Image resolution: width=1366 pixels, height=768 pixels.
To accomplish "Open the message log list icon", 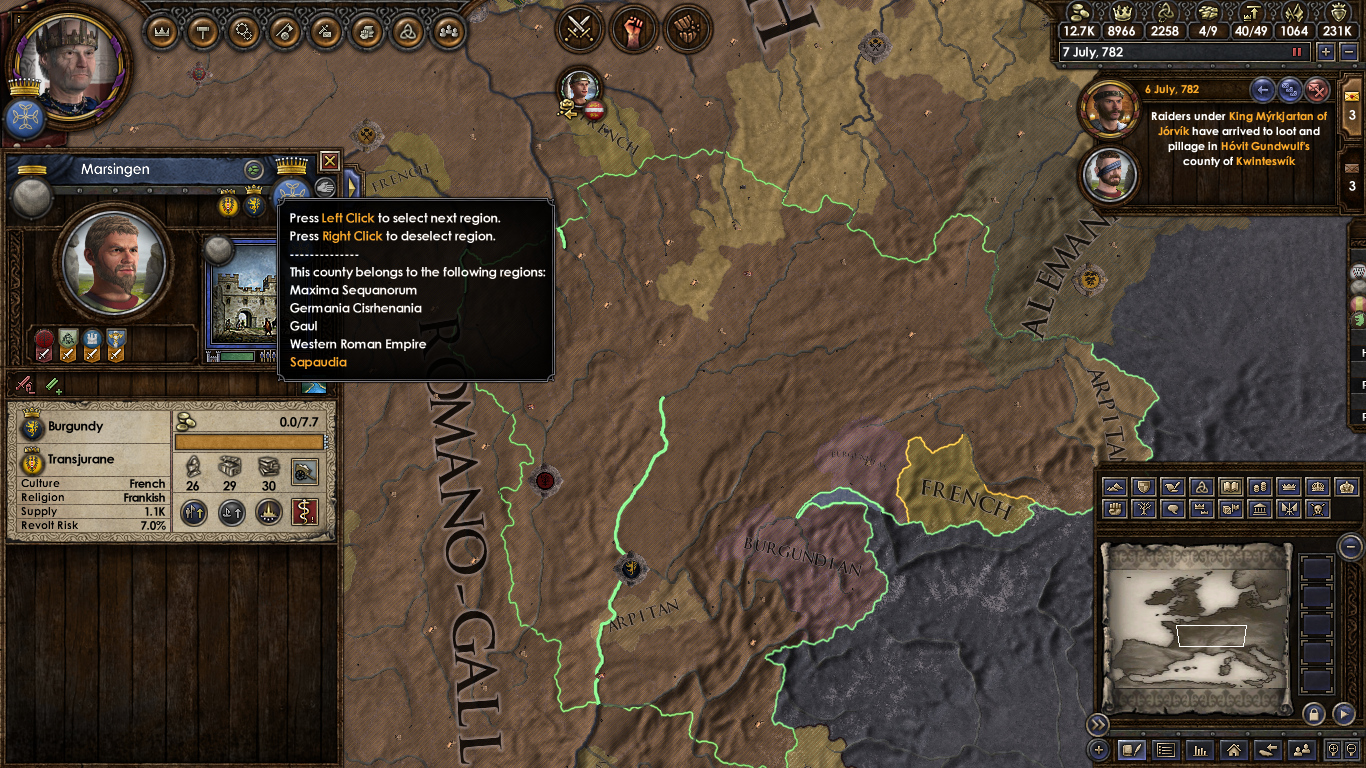I will pyautogui.click(x=1164, y=750).
